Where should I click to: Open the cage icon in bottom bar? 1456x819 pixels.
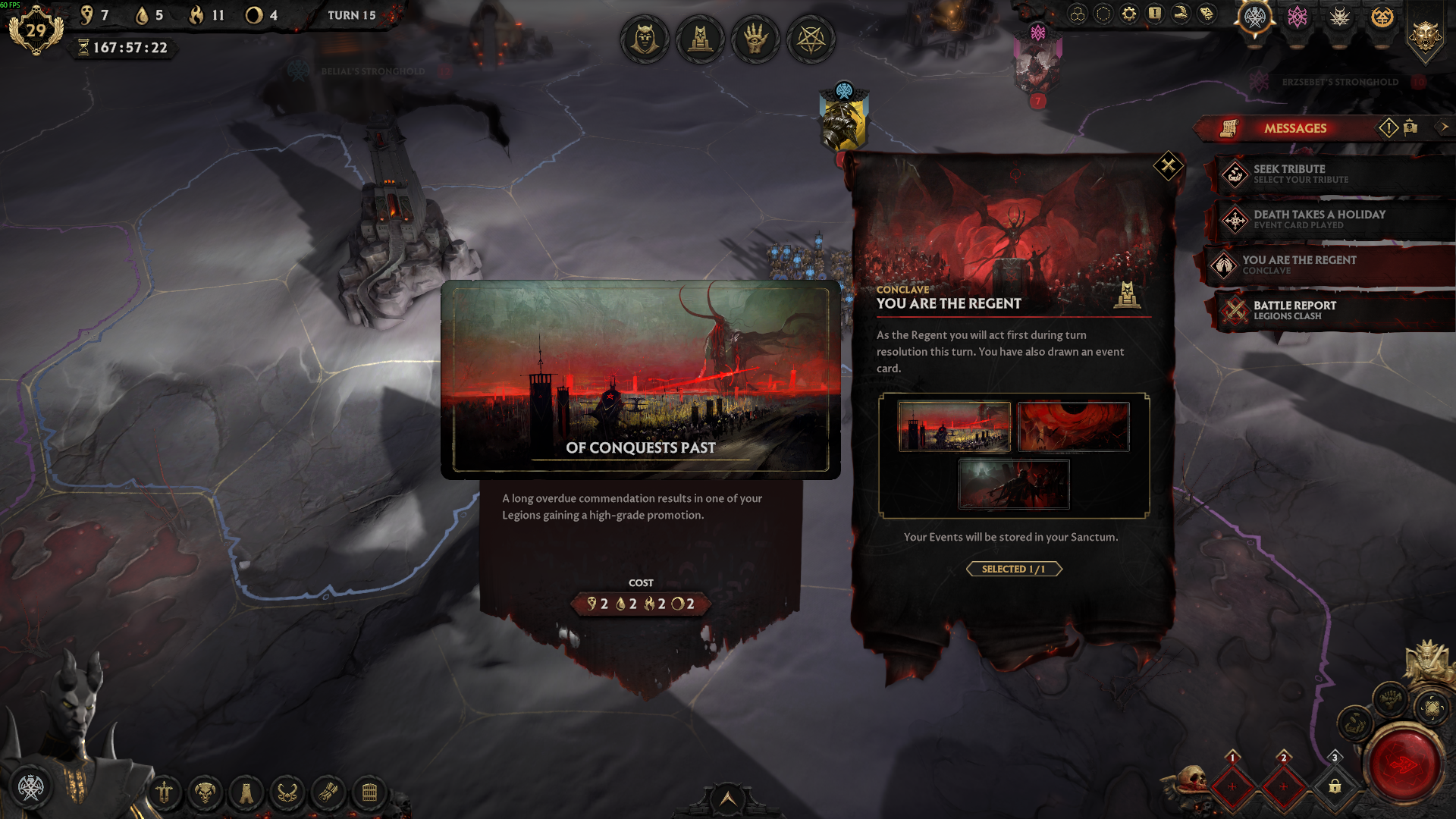coord(369,793)
